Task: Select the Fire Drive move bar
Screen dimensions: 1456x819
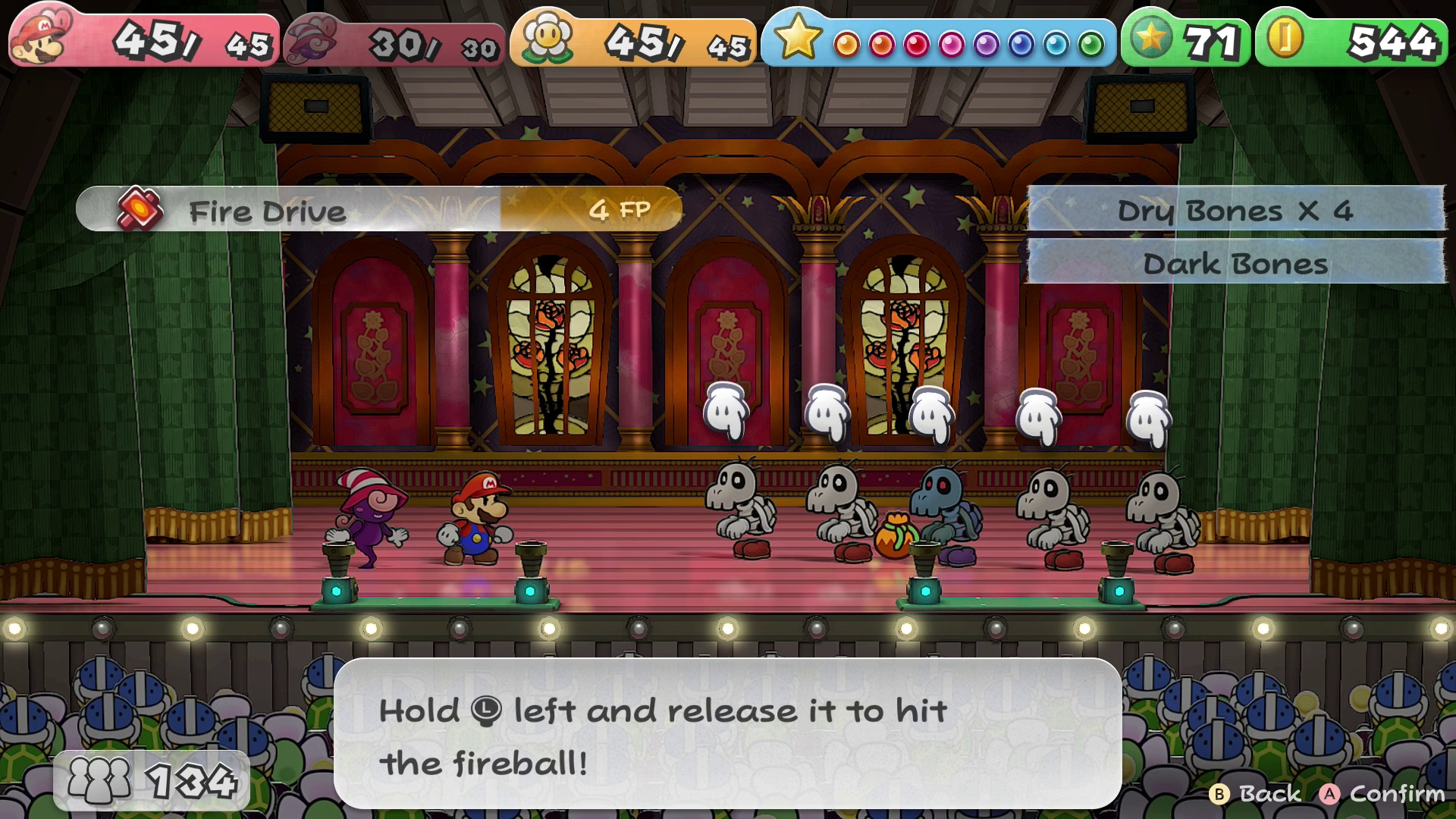Action: point(378,210)
